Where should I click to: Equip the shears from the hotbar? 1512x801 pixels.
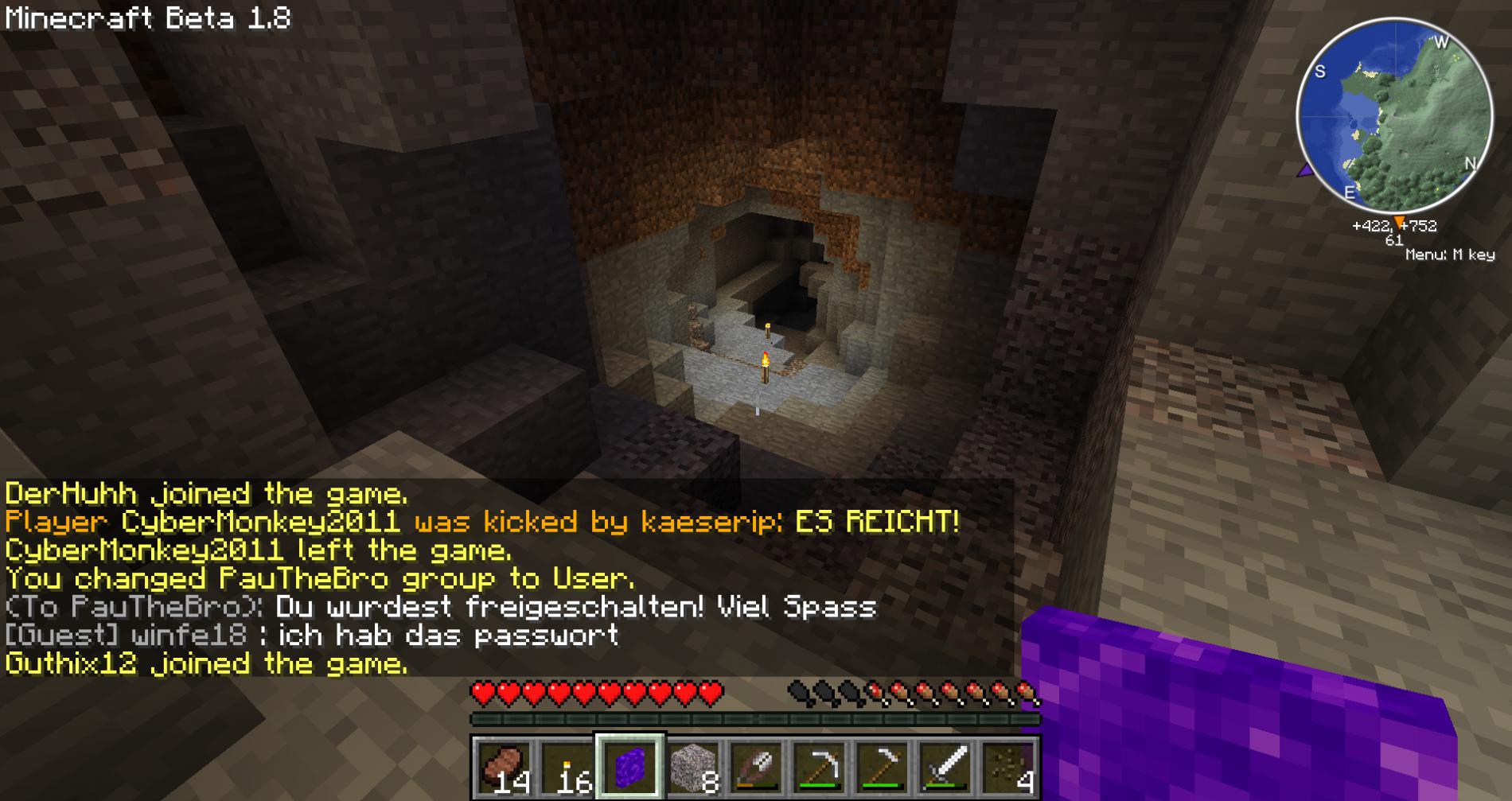757,768
